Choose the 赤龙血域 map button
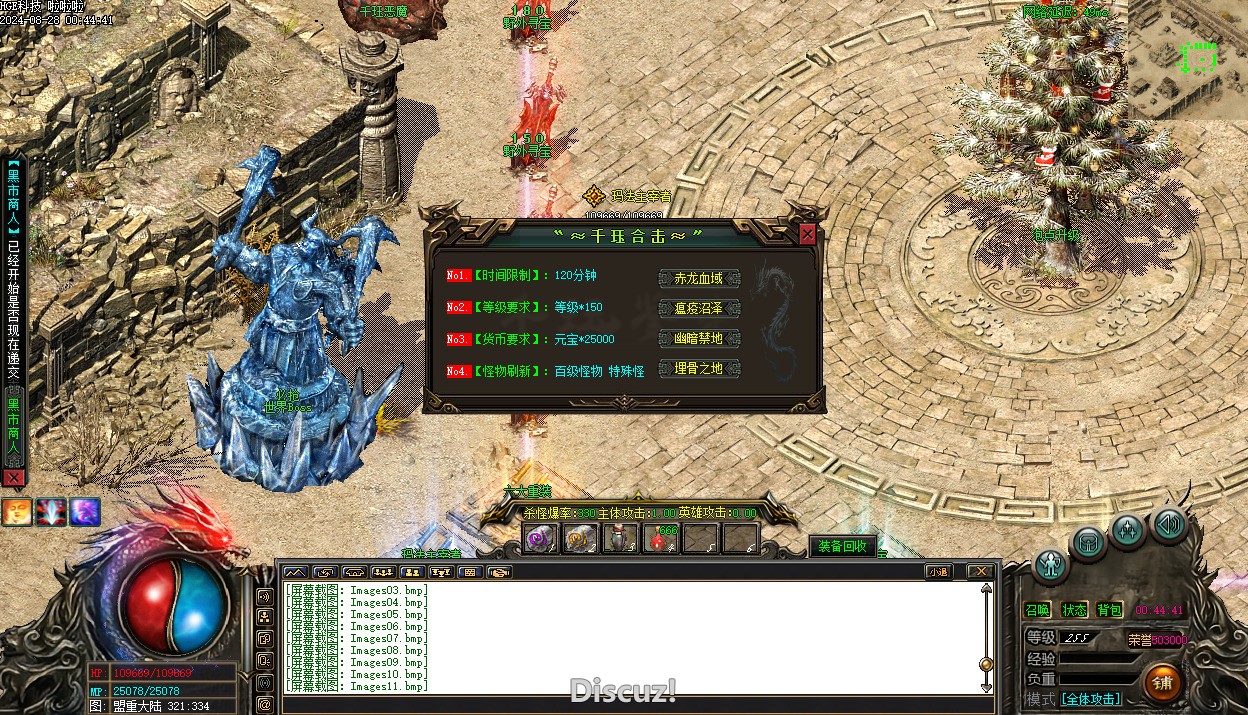This screenshot has width=1248, height=715. pos(699,278)
